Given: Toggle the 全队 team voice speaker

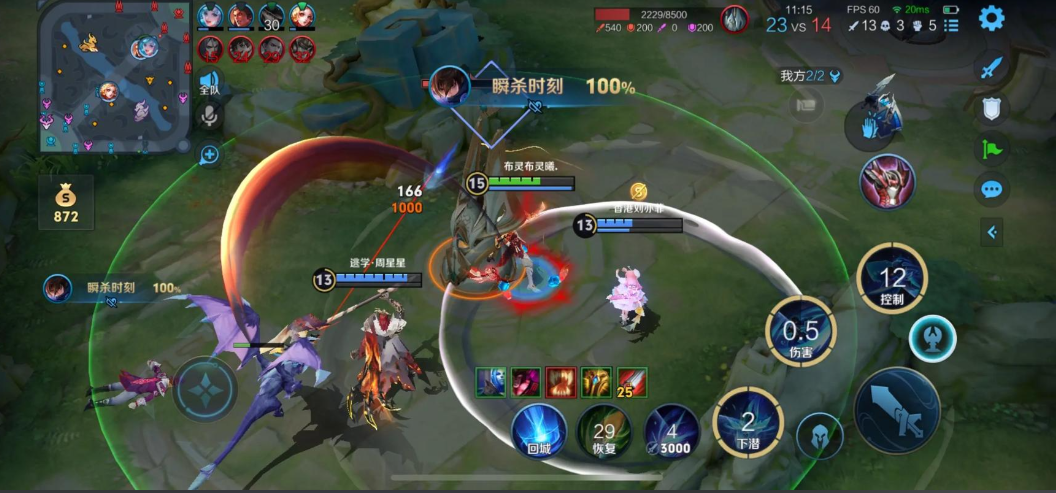Looking at the screenshot, I should pos(209,83).
